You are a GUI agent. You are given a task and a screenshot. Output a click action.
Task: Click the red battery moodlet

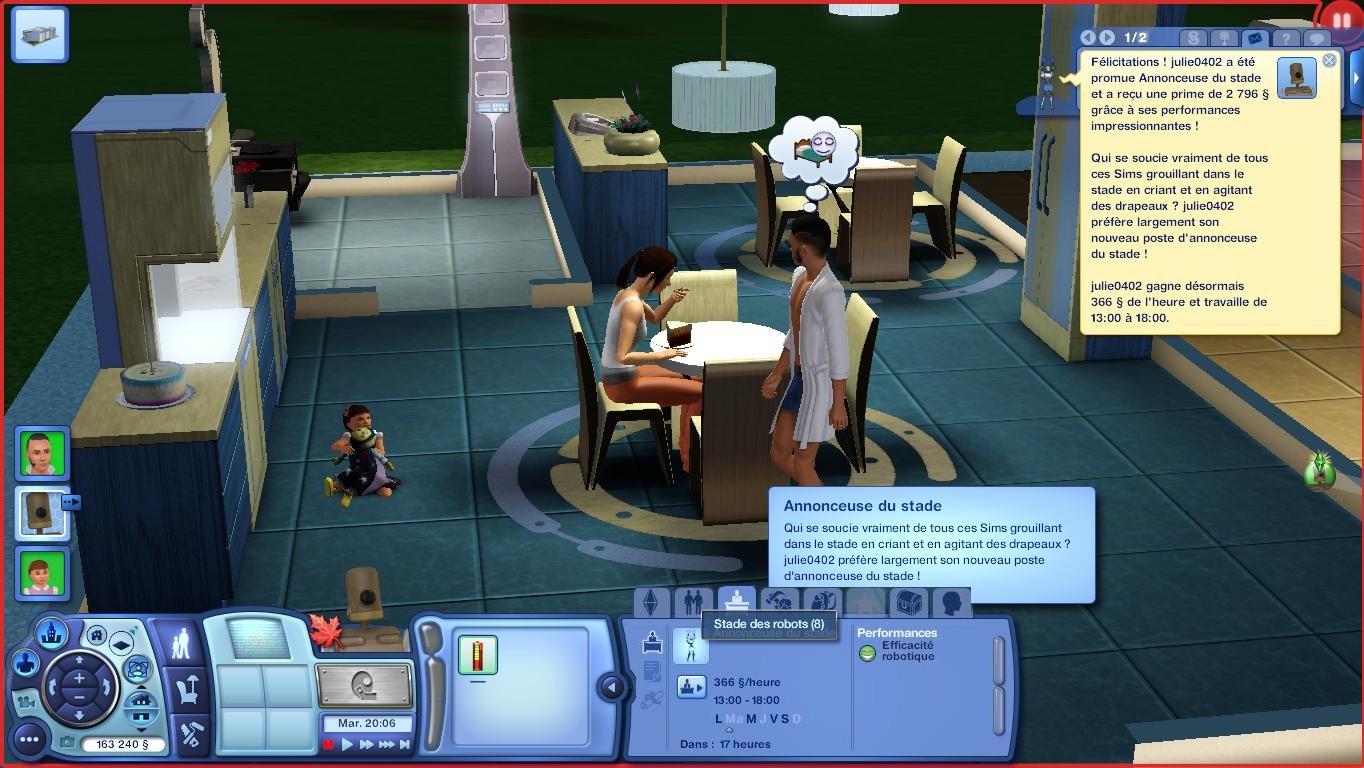click(x=477, y=655)
